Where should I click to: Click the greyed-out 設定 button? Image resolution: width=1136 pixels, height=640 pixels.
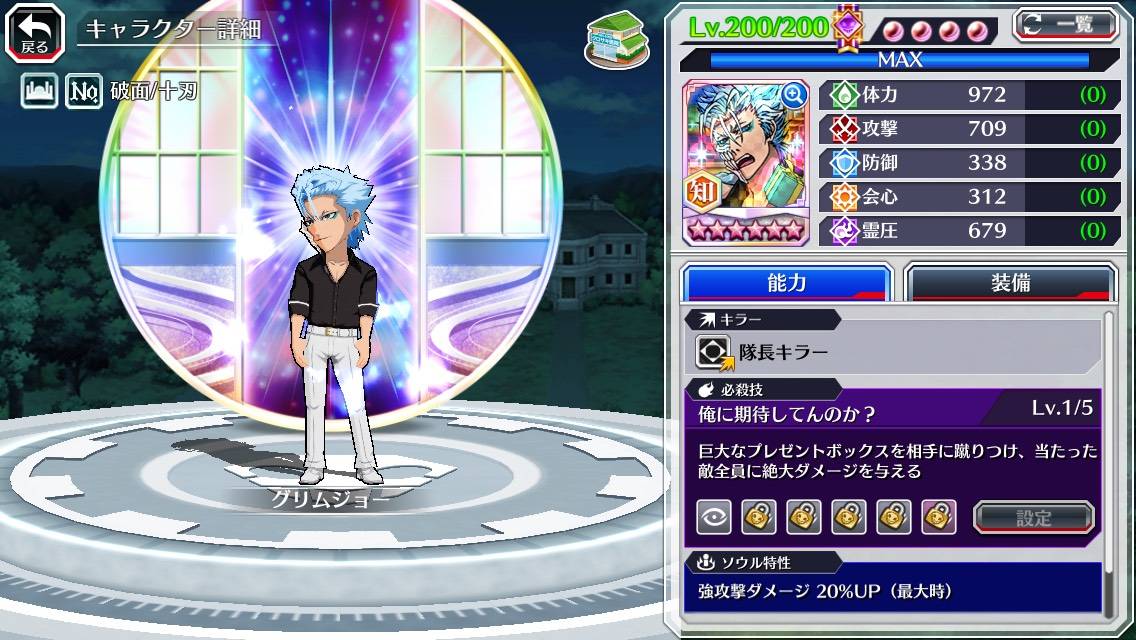(x=1034, y=517)
